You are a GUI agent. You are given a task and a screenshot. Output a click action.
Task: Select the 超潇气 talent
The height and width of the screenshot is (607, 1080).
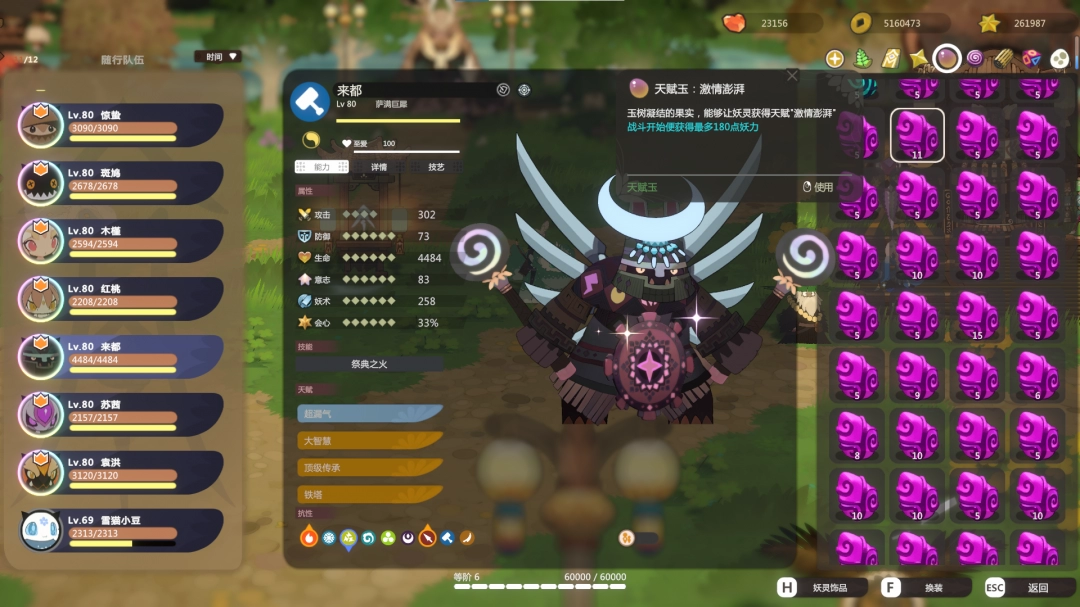pyautogui.click(x=370, y=413)
